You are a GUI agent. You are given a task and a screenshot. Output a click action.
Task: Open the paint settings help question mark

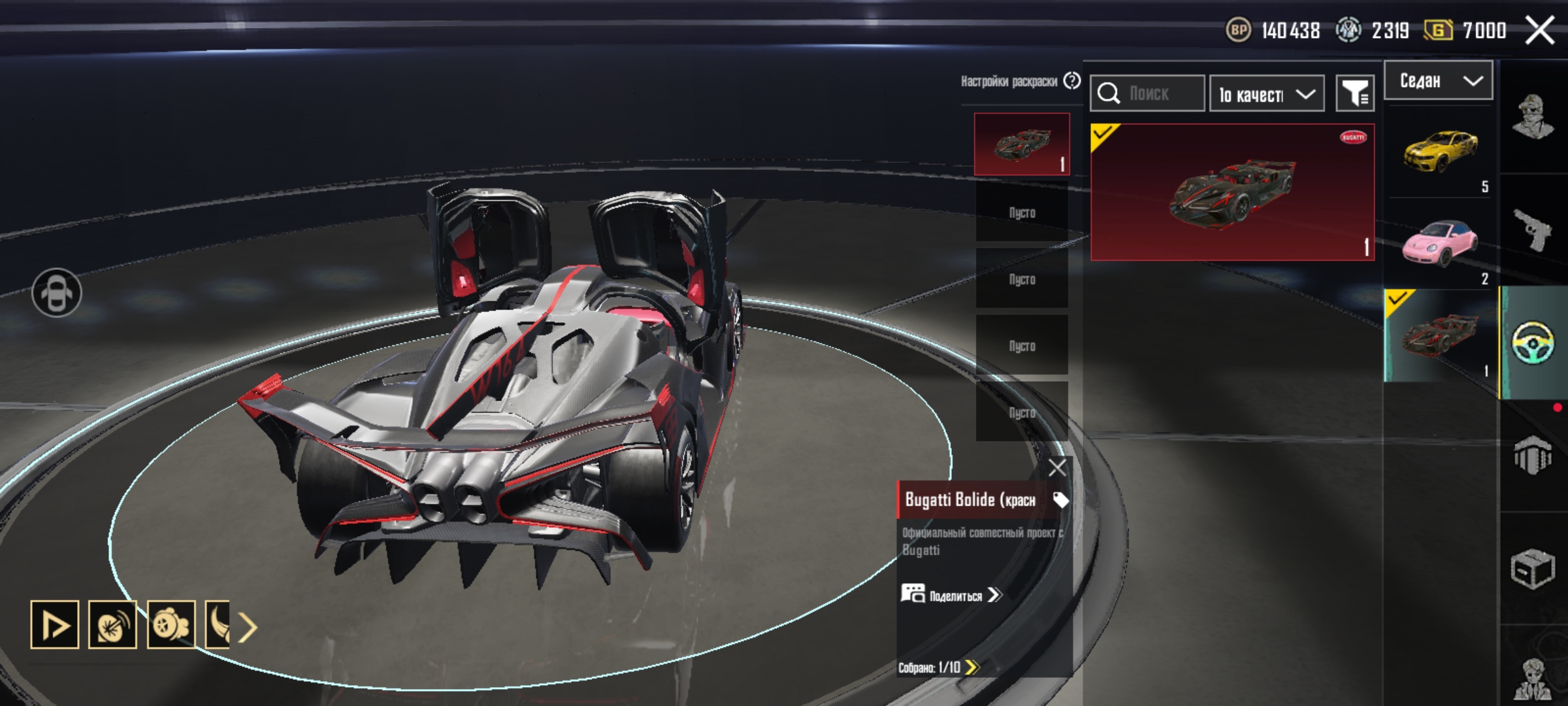tap(1072, 81)
